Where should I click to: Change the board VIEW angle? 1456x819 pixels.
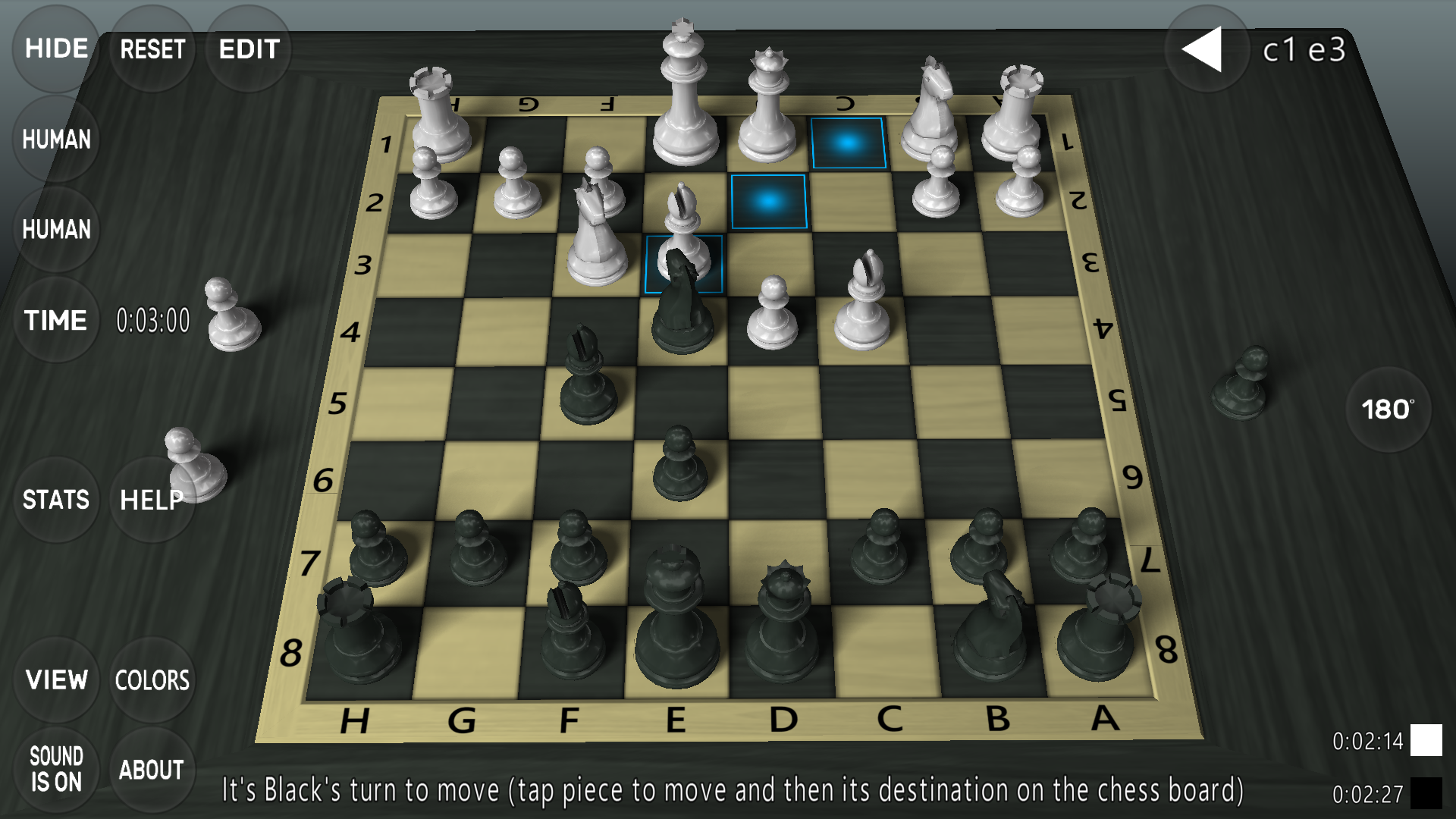57,680
